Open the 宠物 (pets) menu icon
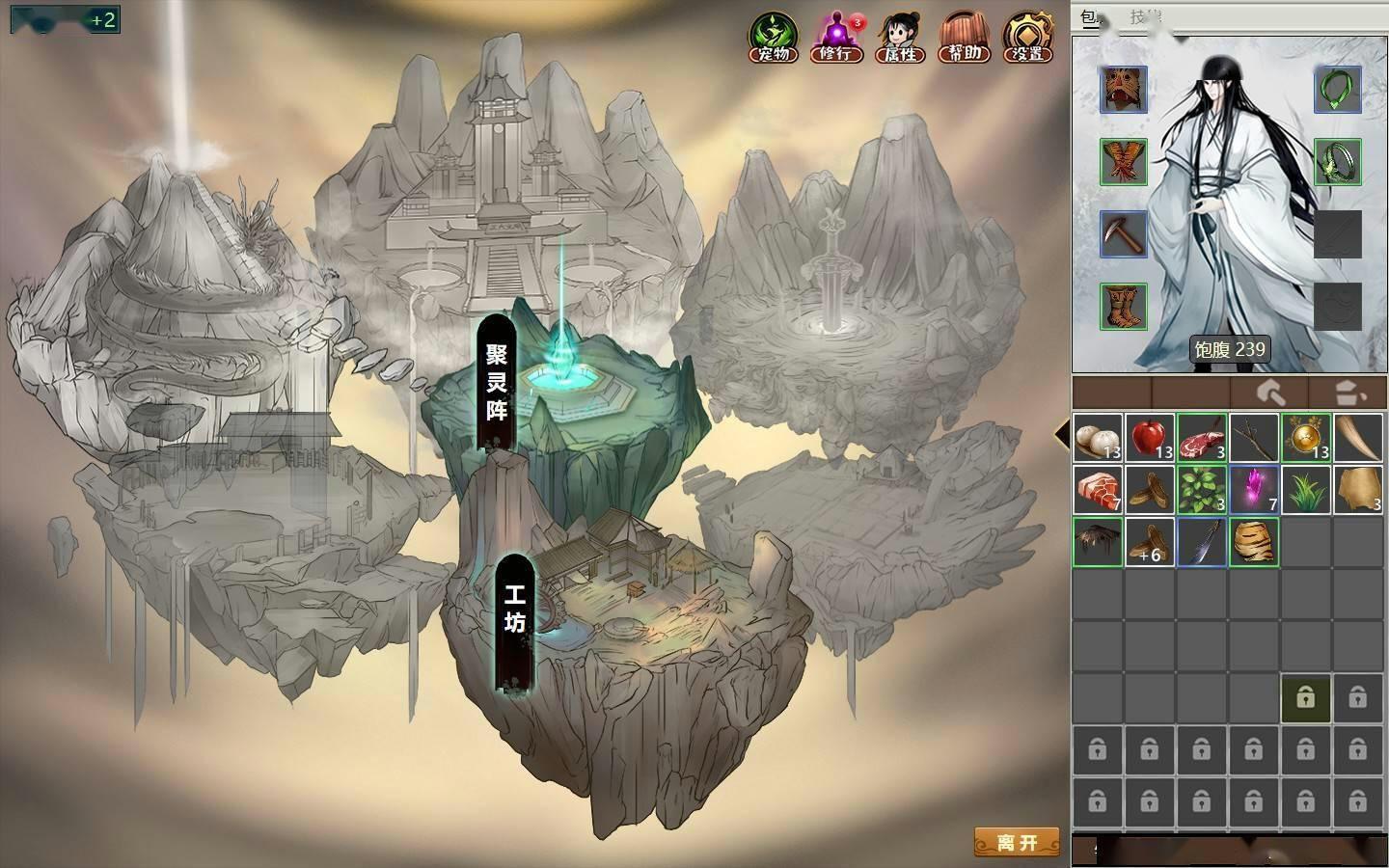The height and width of the screenshot is (868, 1389). [774, 39]
